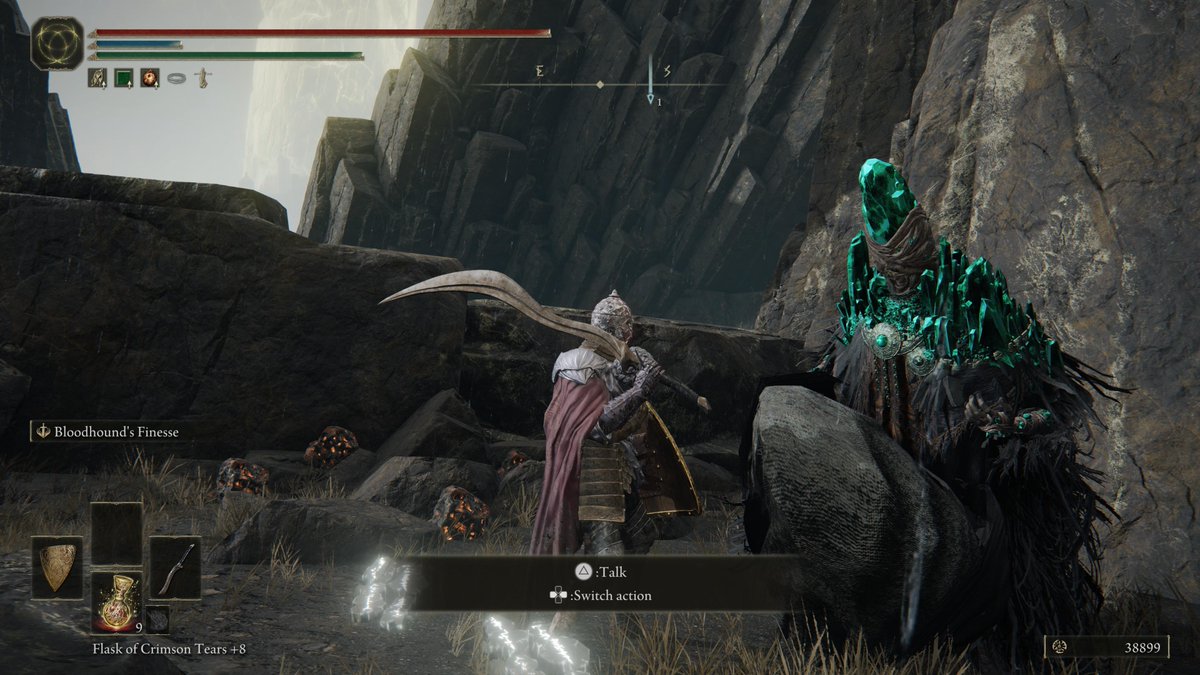Click the fiery orb buff icon
The image size is (1200, 675).
[x=150, y=77]
